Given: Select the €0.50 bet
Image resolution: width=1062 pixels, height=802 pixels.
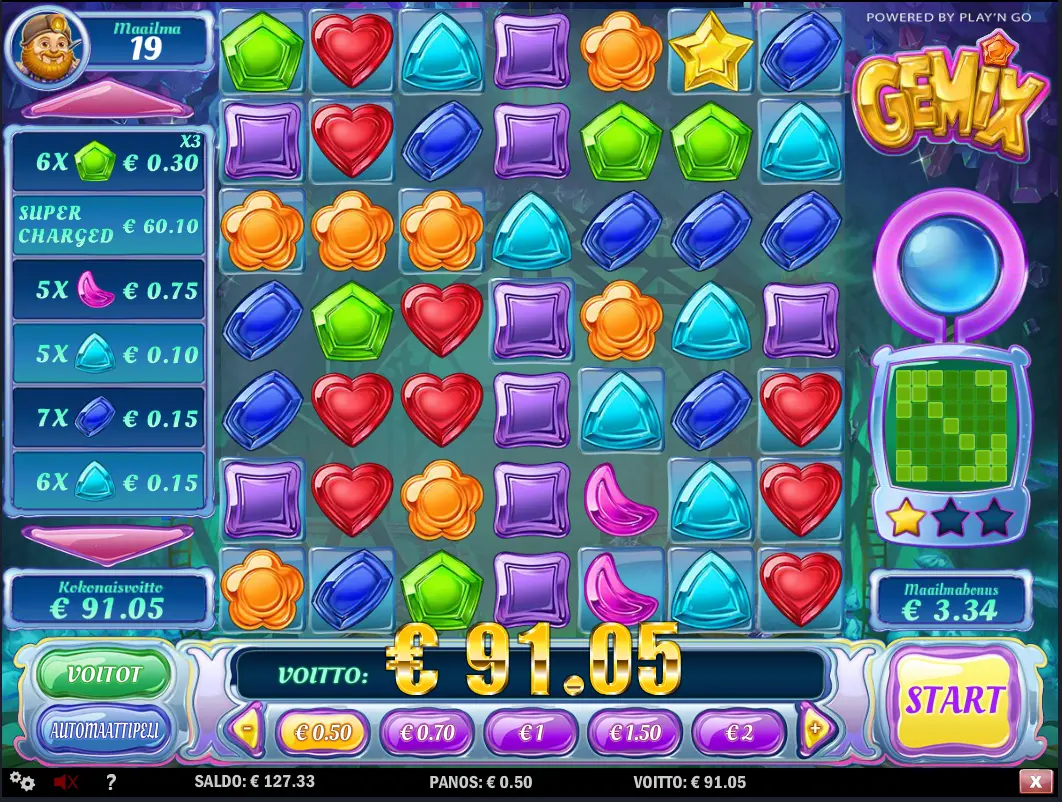Looking at the screenshot, I should (x=321, y=732).
